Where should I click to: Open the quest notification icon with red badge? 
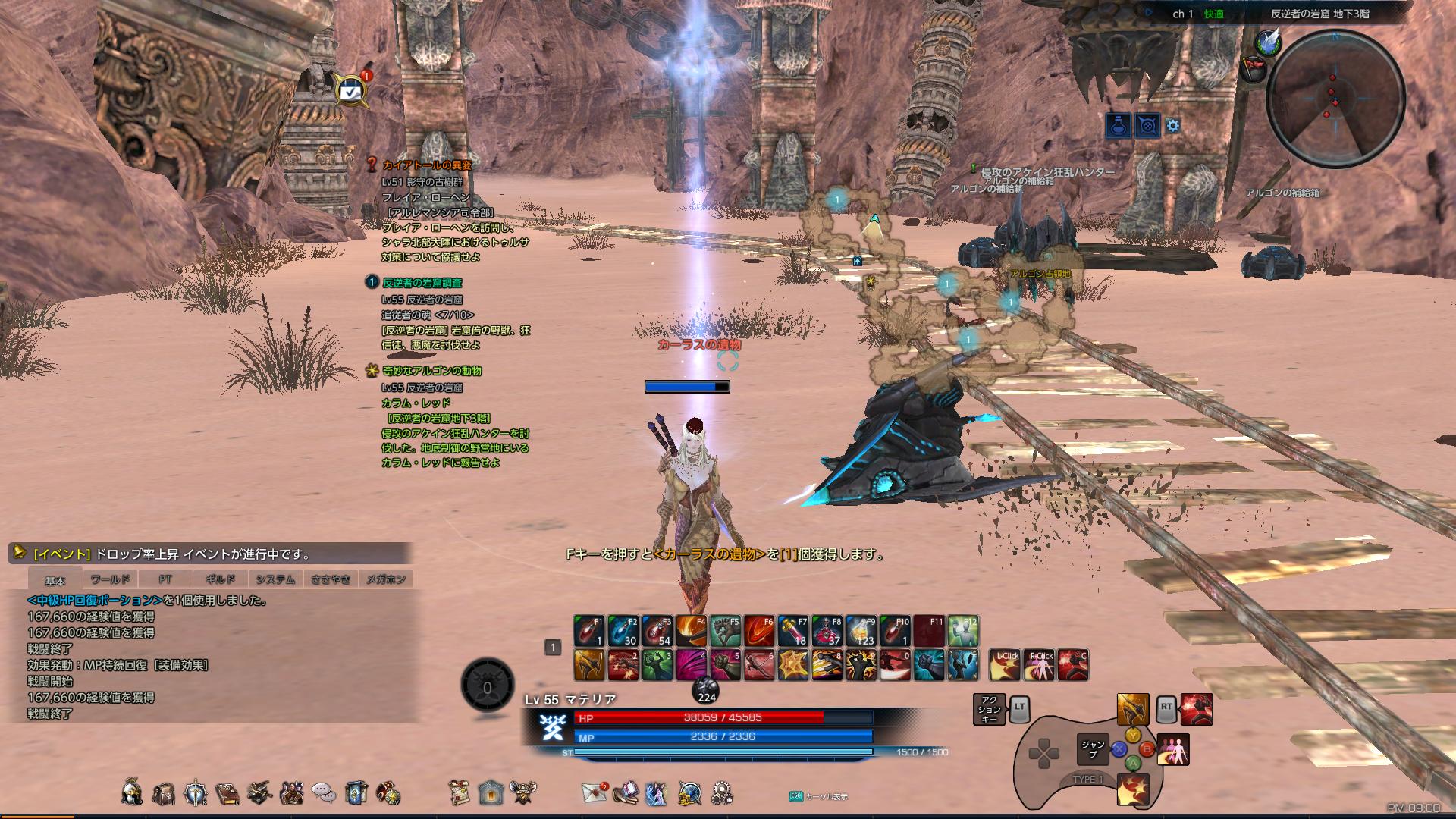[x=352, y=90]
